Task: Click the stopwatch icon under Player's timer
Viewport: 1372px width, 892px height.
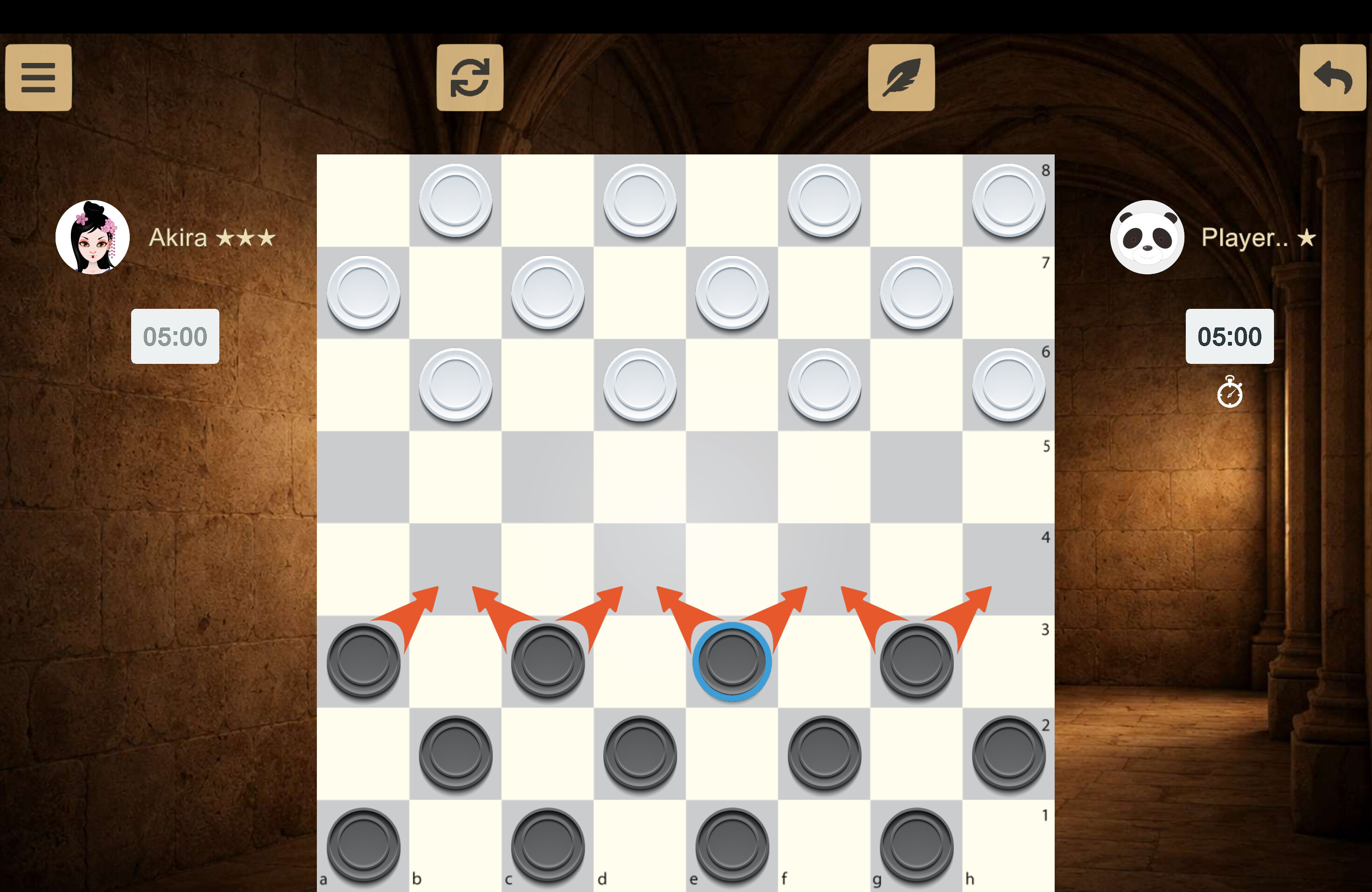Action: pos(1230,392)
